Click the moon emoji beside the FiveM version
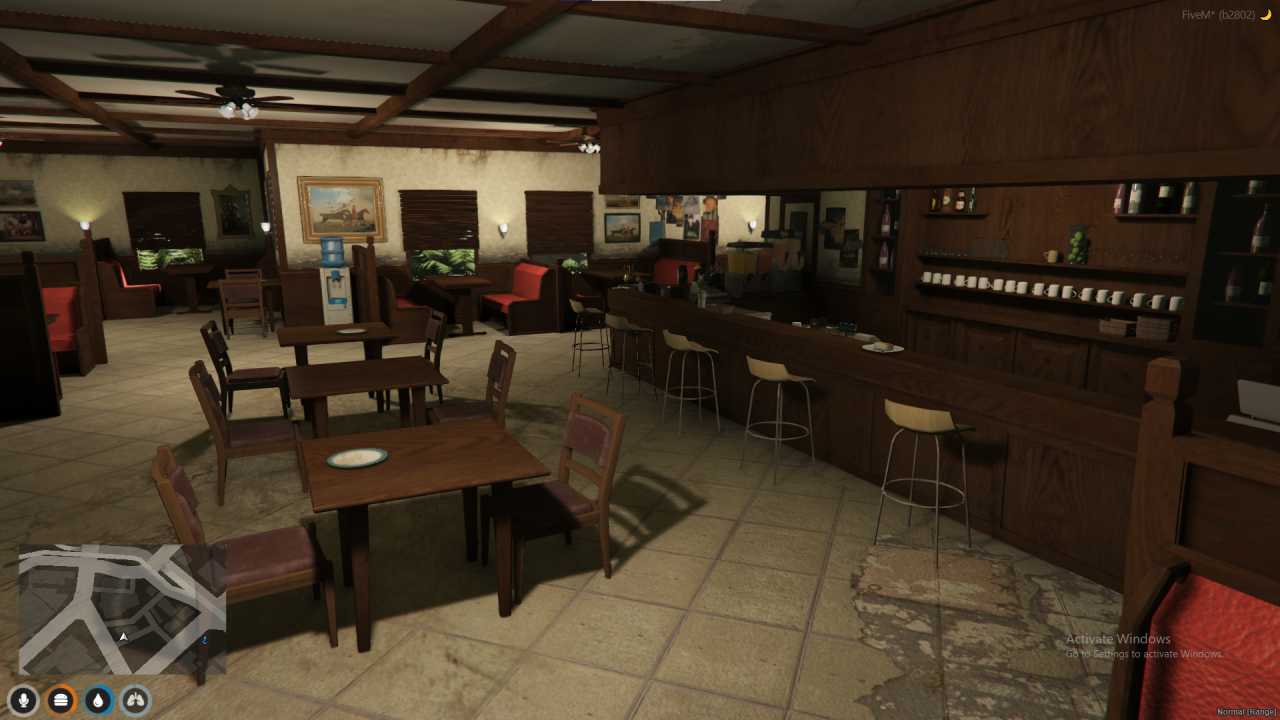Screen dimensions: 1280x720 pyautogui.click(x=1268, y=17)
